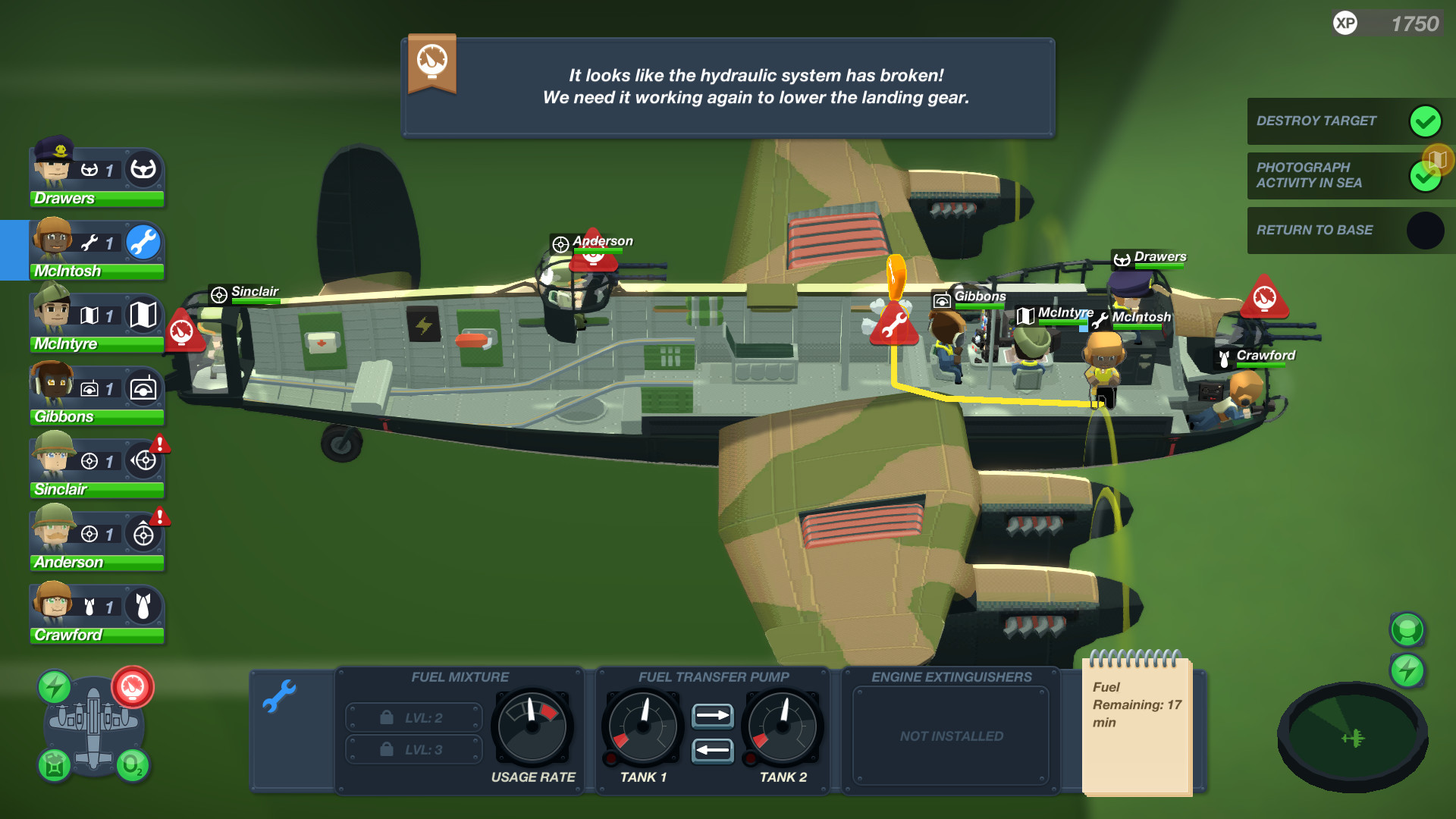Unlock the LVL: 2 fuel mixture setting

[x=414, y=716]
